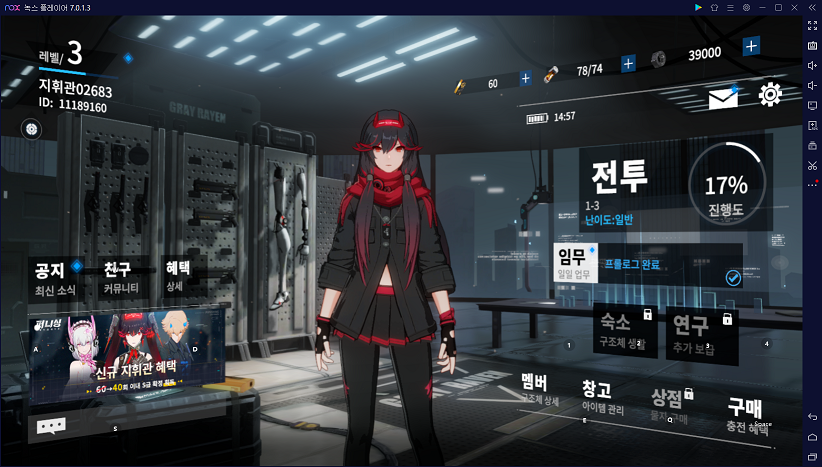Open the 구매 recharge purchase menu
Screen dimensions: 822x467
pyautogui.click(x=742, y=413)
